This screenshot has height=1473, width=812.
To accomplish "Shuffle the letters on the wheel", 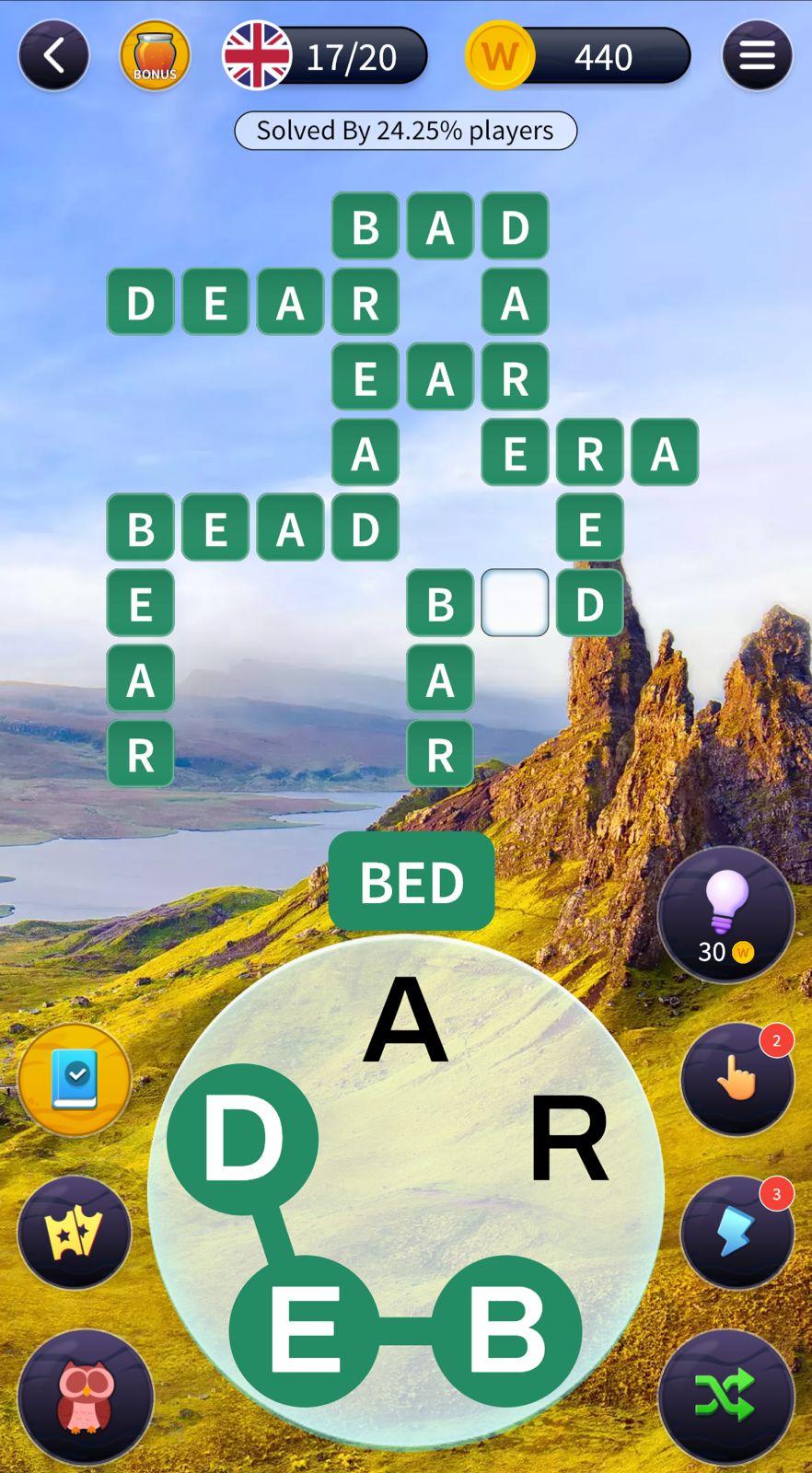I will coord(726,1397).
